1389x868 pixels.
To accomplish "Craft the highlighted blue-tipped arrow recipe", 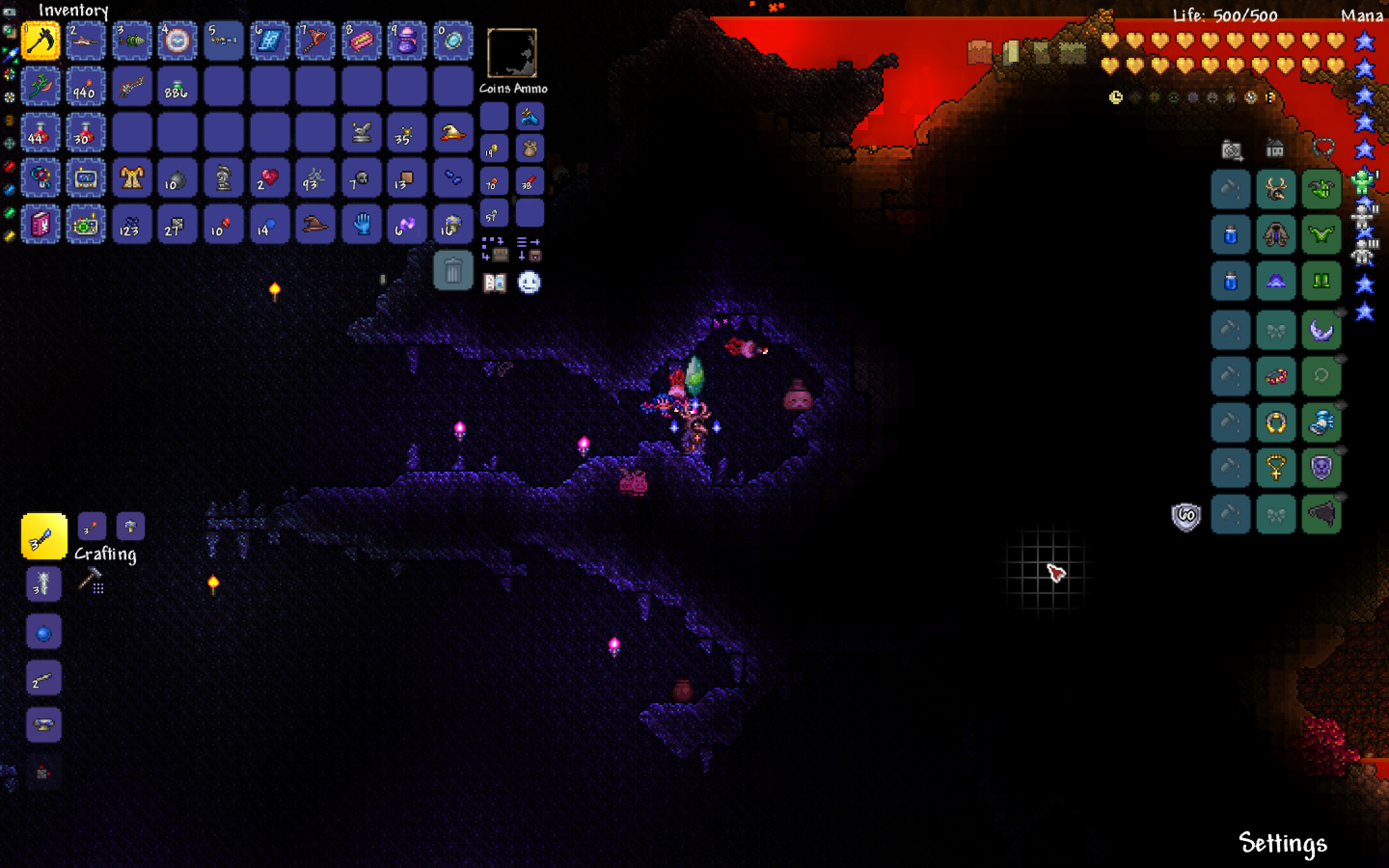I will pos(43,536).
